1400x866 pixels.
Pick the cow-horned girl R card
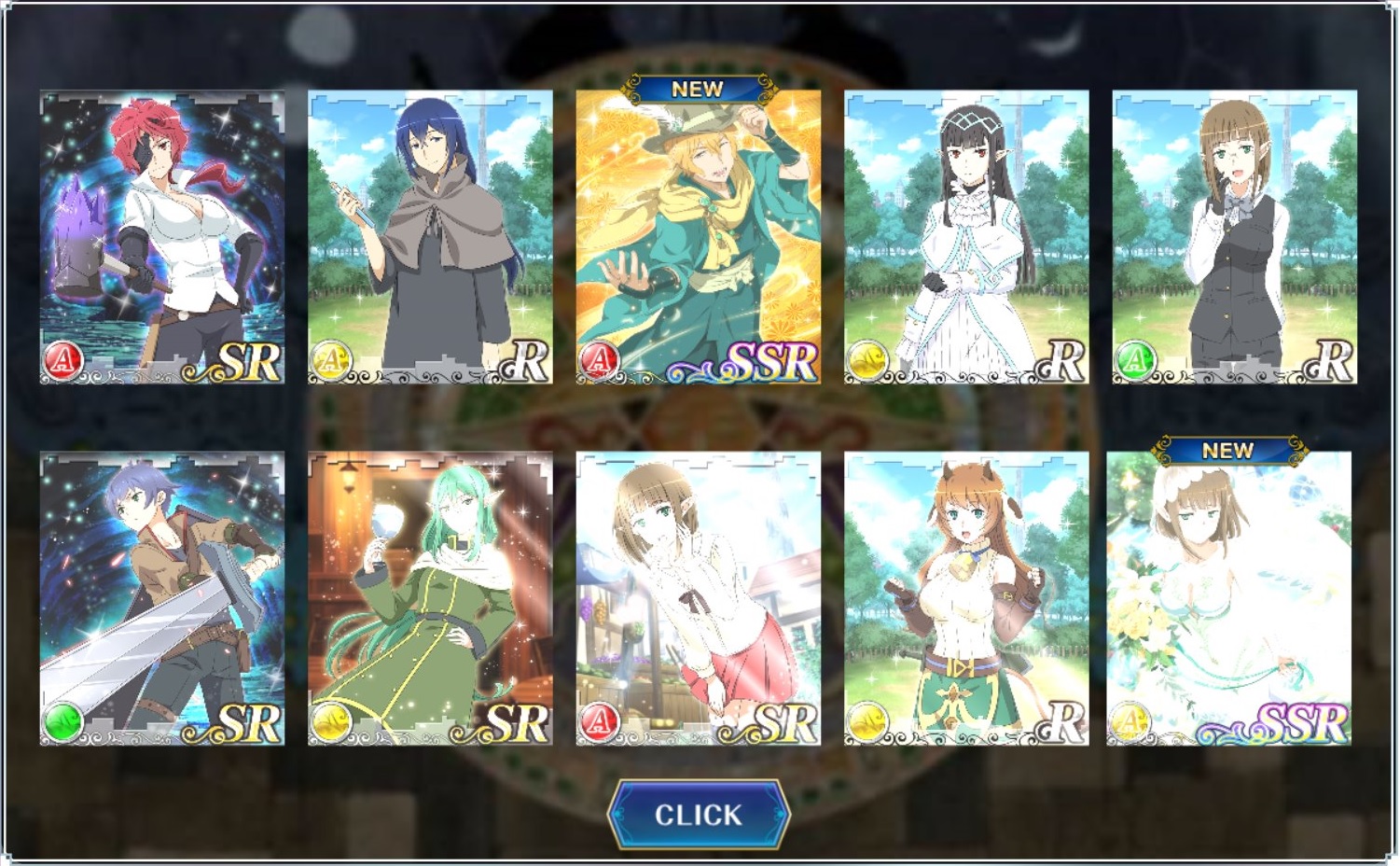[966, 598]
